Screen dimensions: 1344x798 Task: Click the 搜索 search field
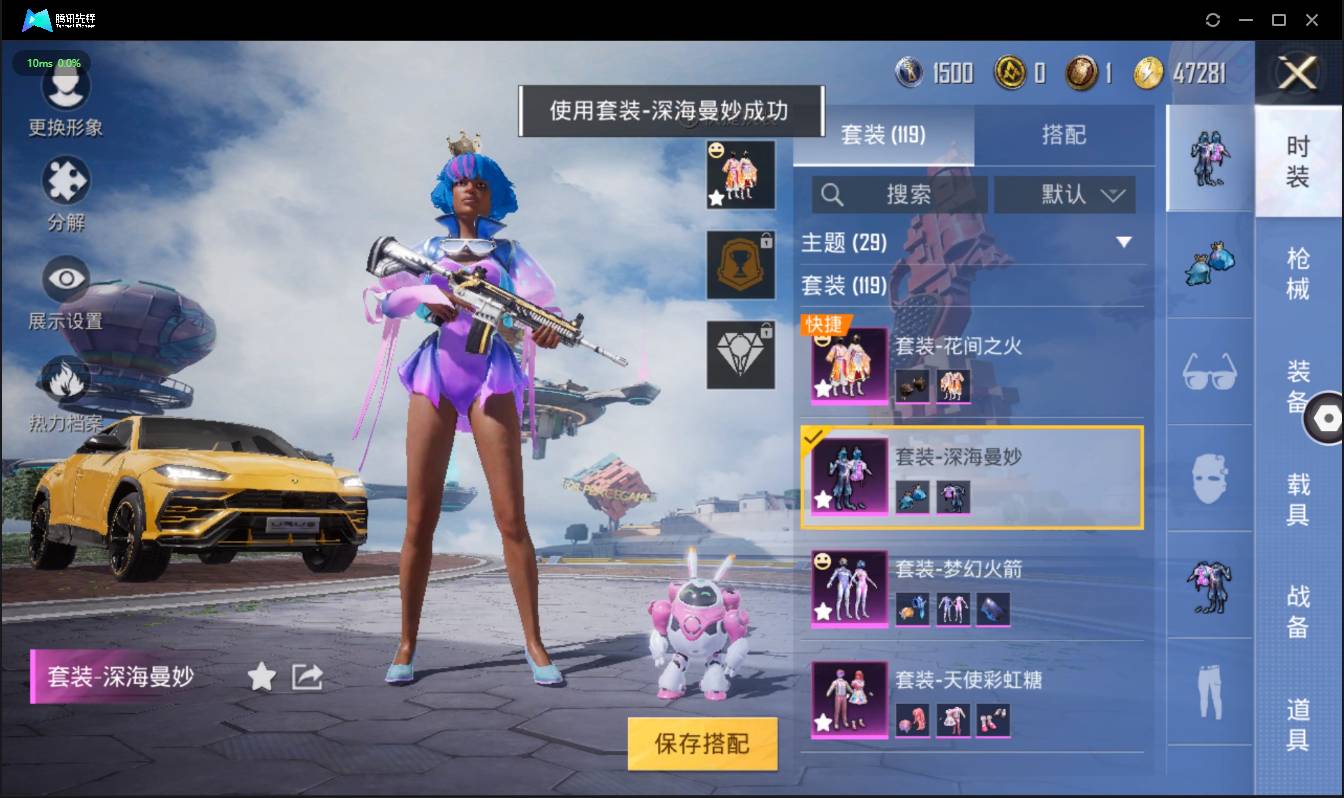[900, 195]
